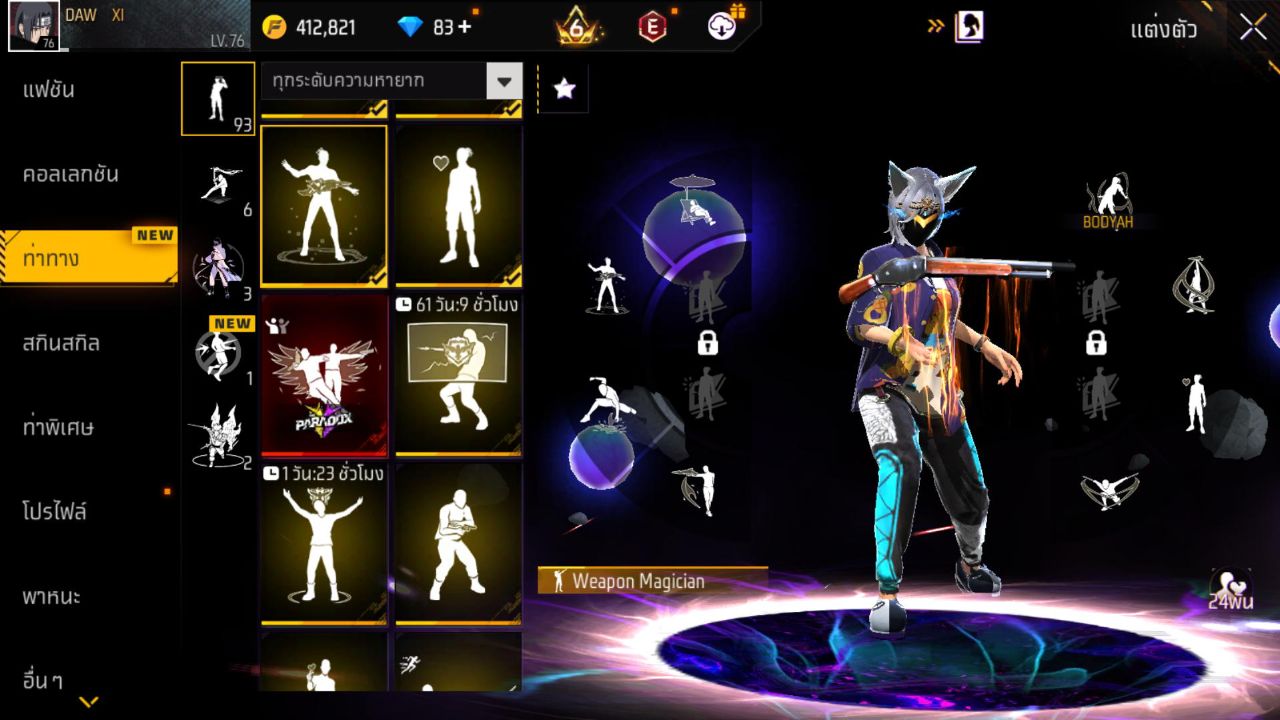Toggle the star favorites filter
This screenshot has height=720, width=1280.
(x=564, y=89)
